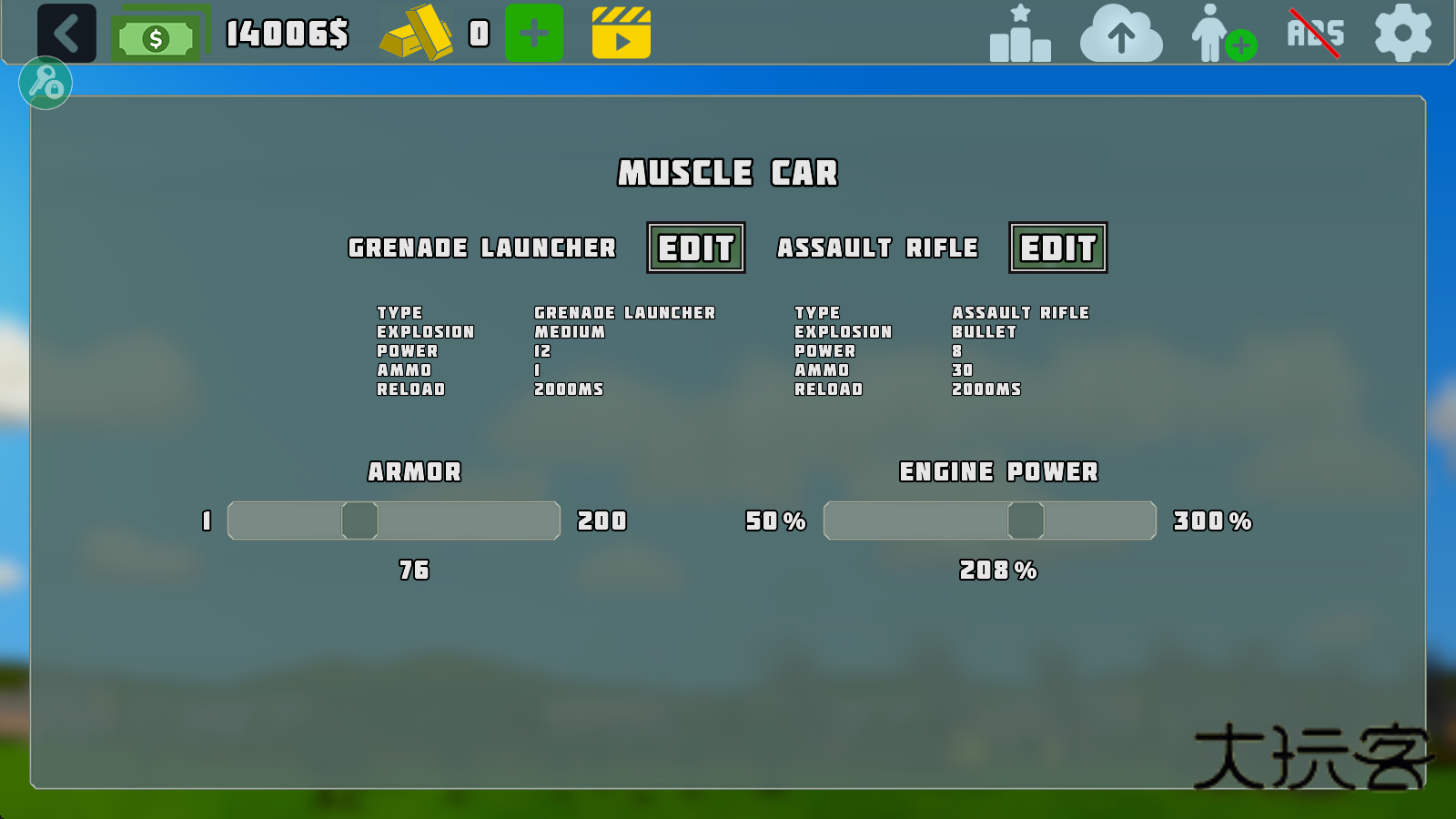Select the remove ads icon

pos(1314,35)
